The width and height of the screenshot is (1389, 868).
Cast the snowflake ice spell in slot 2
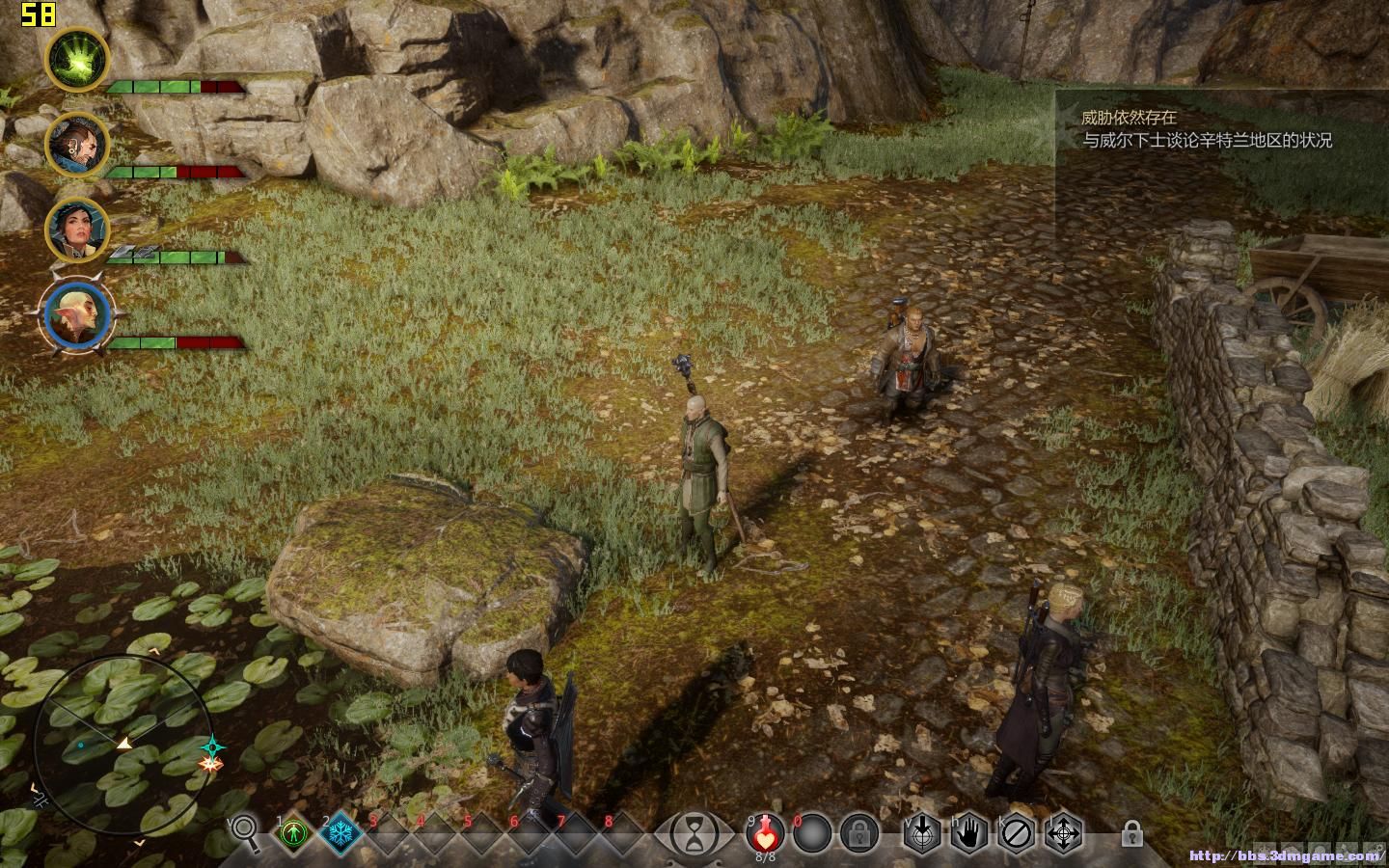[340, 832]
